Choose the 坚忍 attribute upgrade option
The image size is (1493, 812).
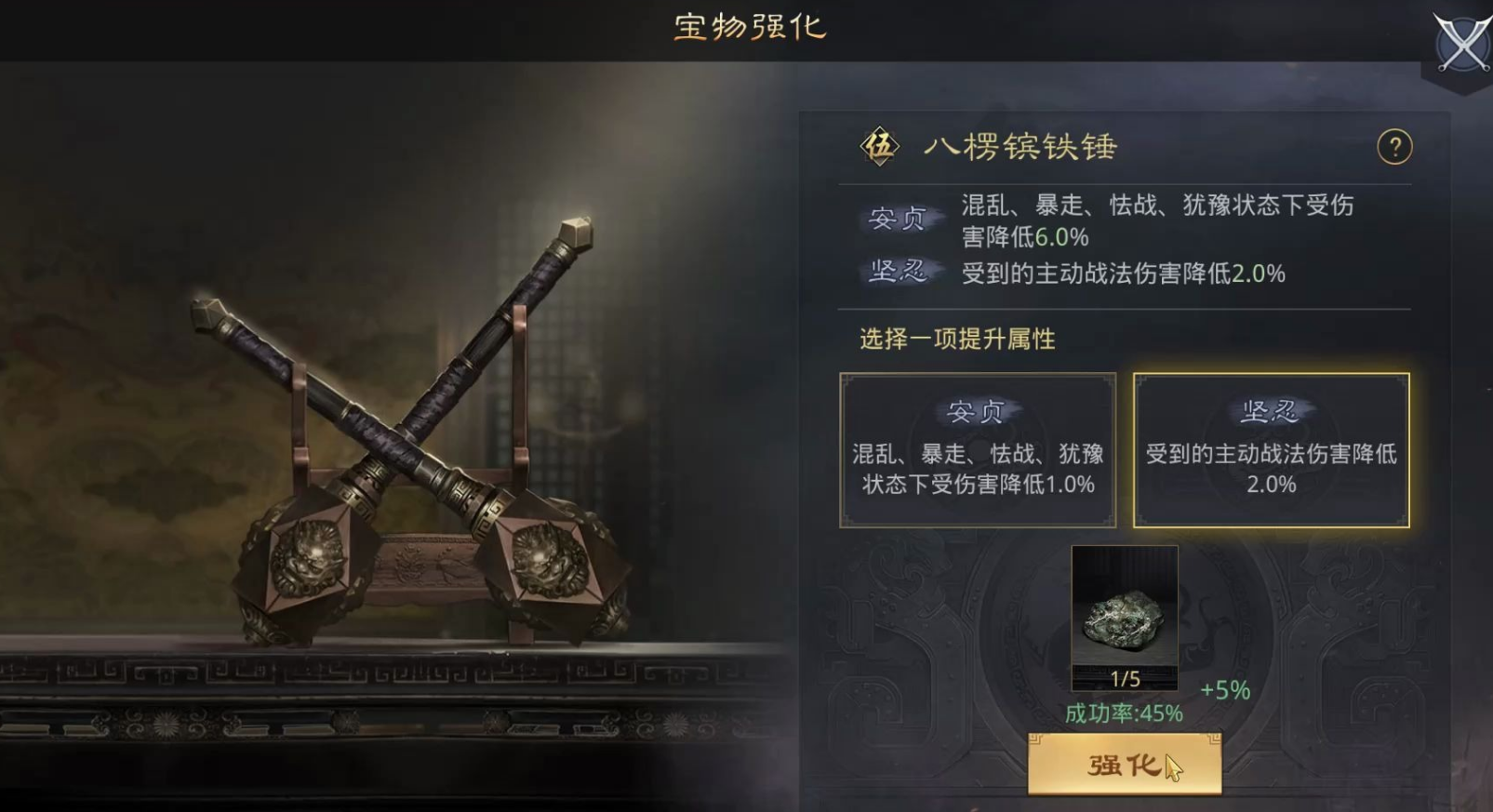pos(1271,450)
